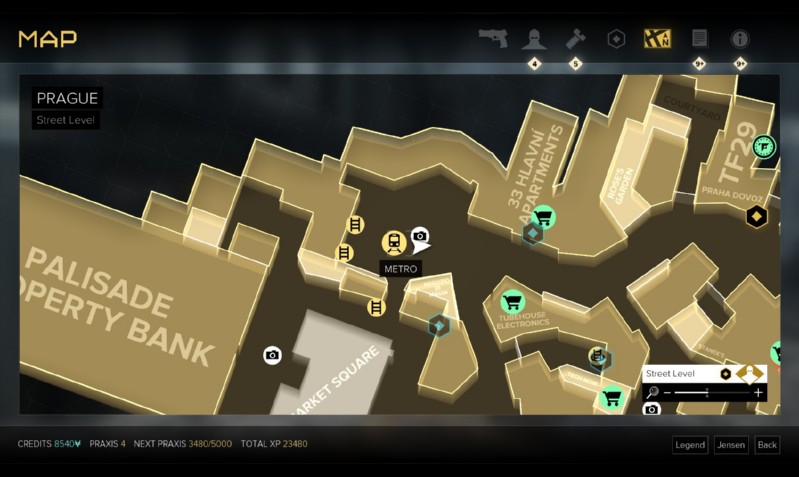Zoom in with the plus button
This screenshot has width=799, height=477.
coord(759,393)
